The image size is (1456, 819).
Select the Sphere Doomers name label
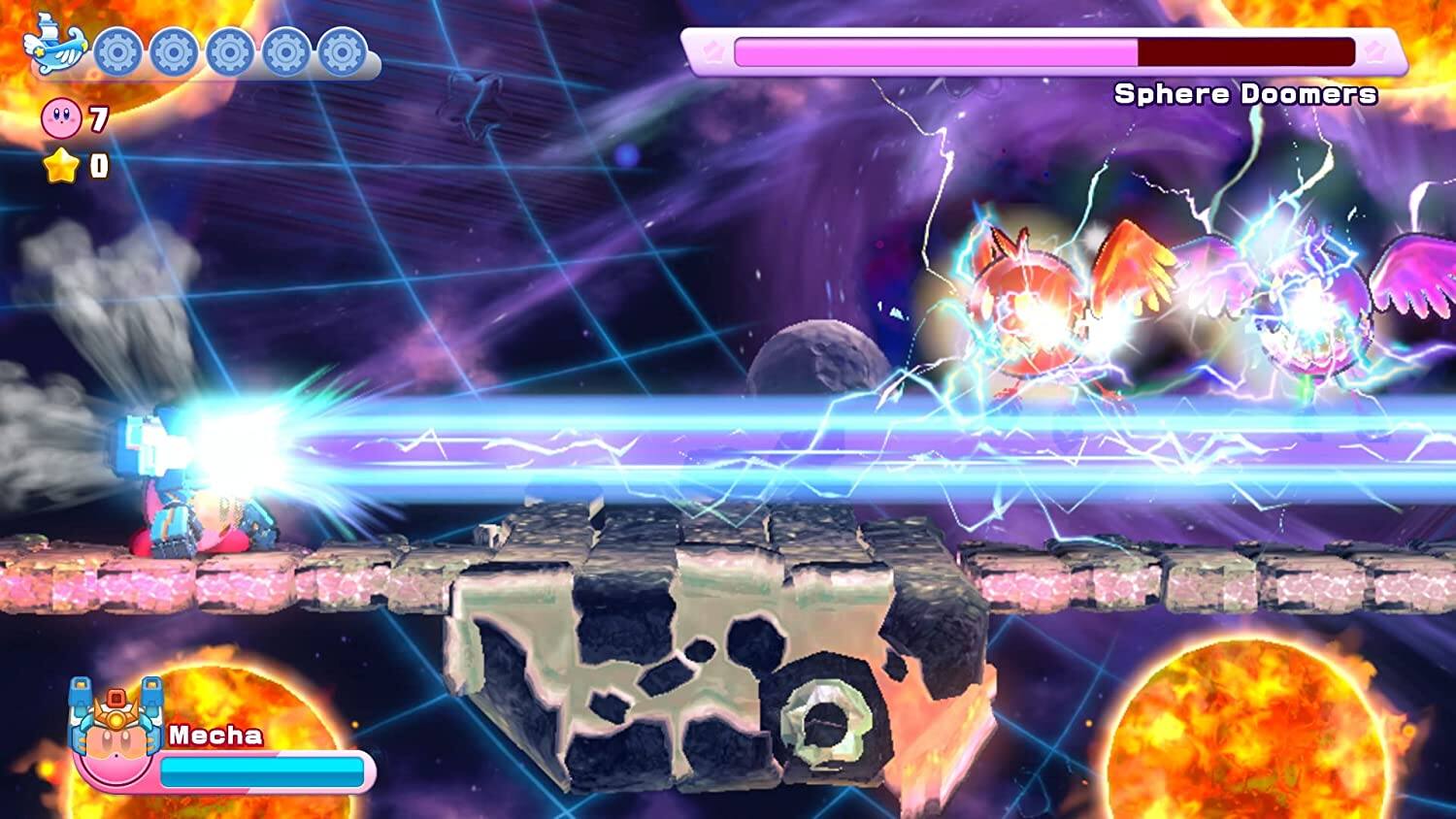tap(1247, 94)
